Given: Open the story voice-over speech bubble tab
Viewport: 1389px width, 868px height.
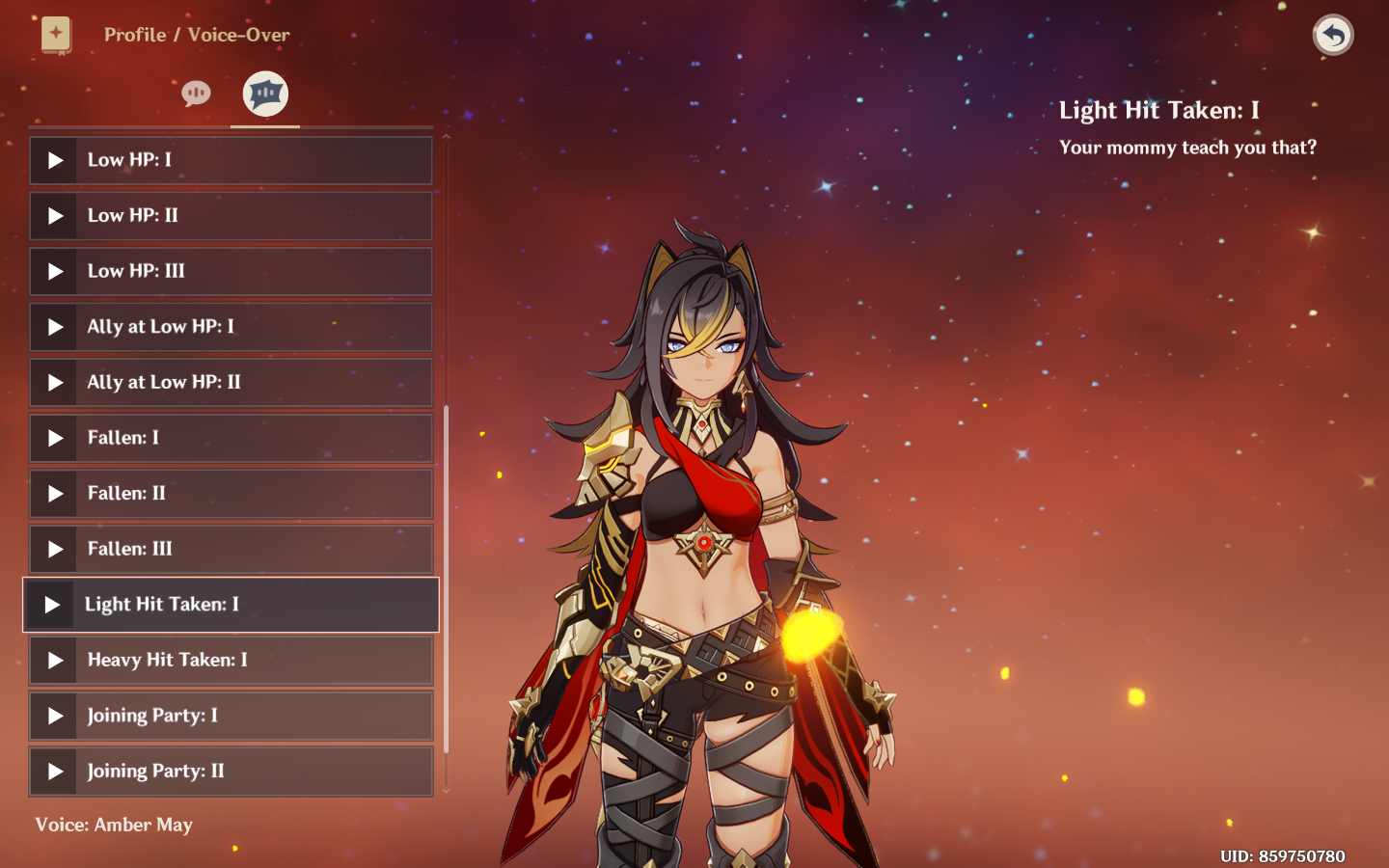Looking at the screenshot, I should coord(196,94).
